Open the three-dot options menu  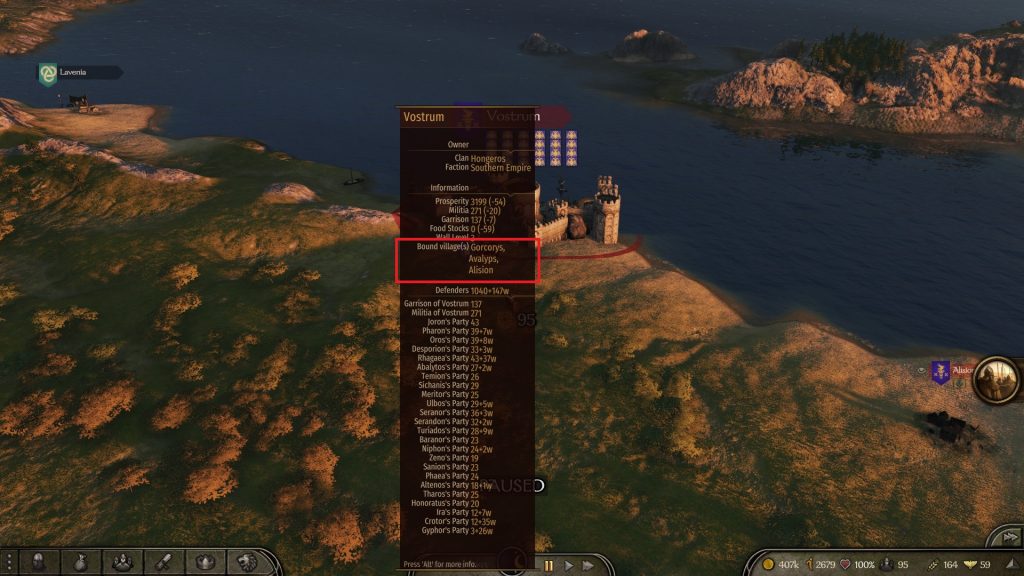pyautogui.click(x=9, y=562)
